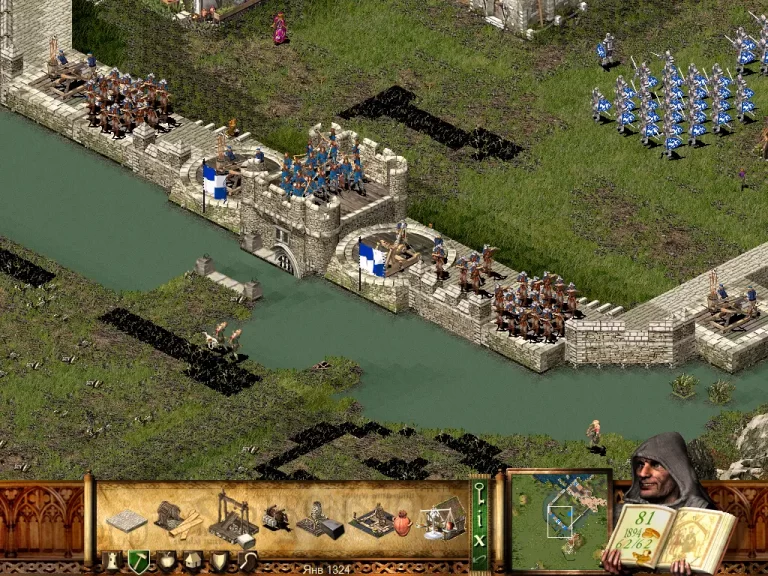768x576 pixels.
Task: Click the undo arrow button
Action: click(479, 560)
